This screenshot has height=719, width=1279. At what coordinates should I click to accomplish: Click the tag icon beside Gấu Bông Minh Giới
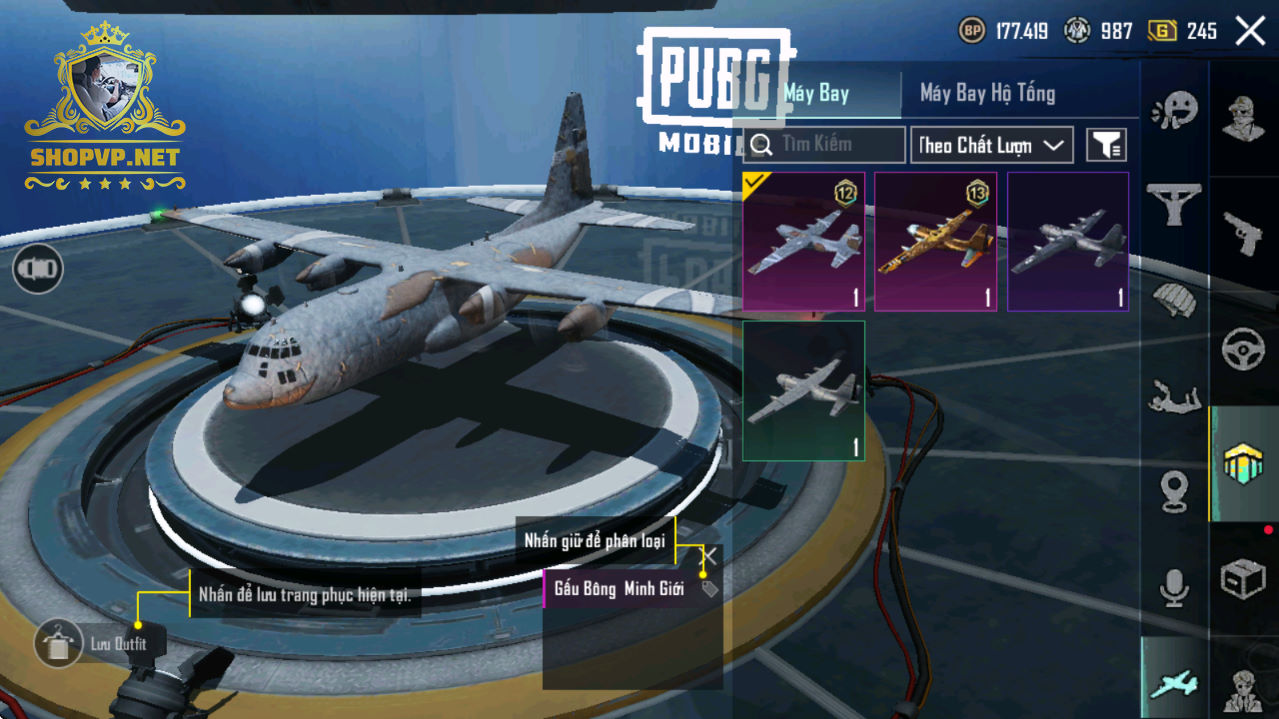[x=709, y=589]
